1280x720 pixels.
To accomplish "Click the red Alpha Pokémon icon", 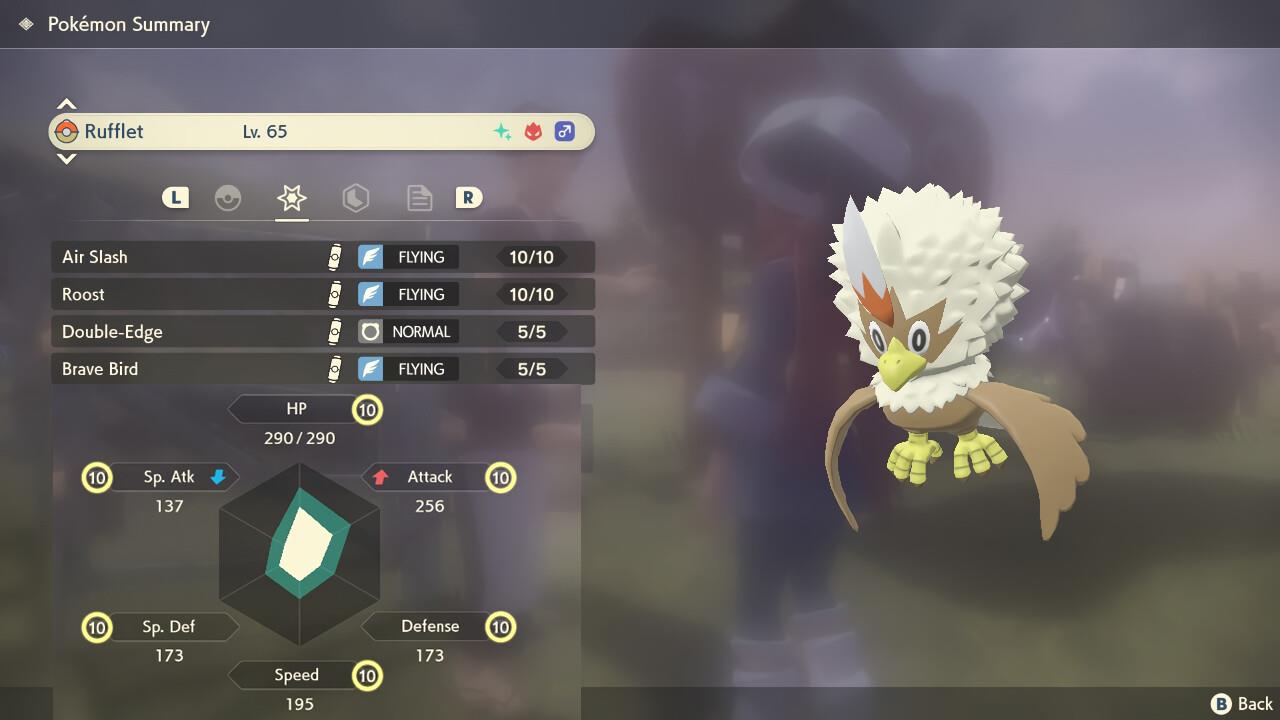I will click(533, 131).
